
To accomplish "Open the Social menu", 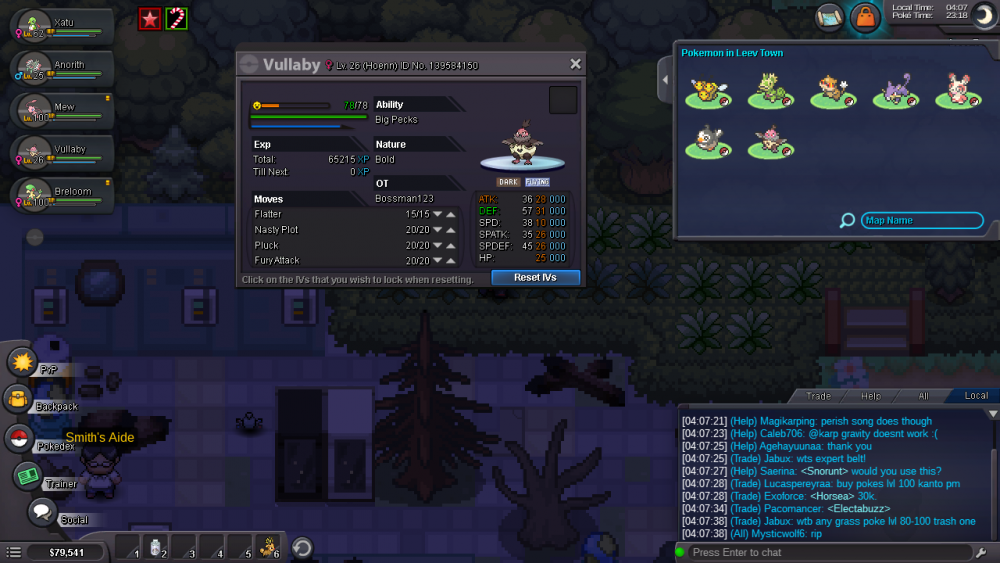I will pos(41,513).
